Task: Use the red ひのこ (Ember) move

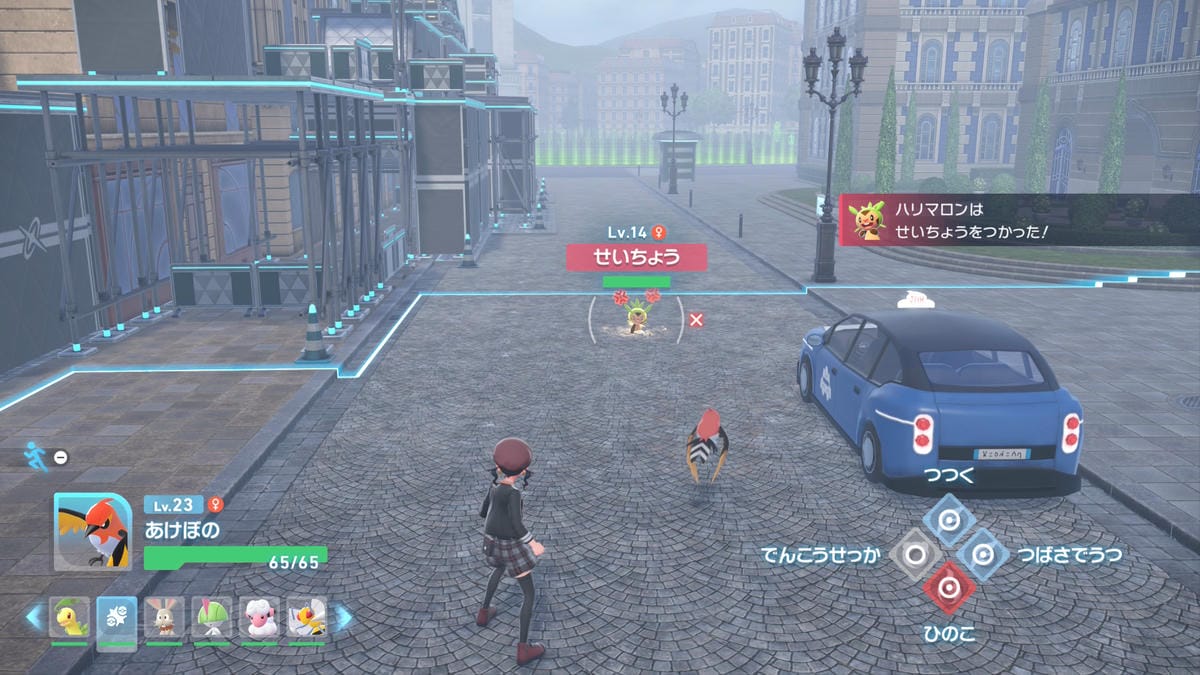Action: click(x=948, y=588)
